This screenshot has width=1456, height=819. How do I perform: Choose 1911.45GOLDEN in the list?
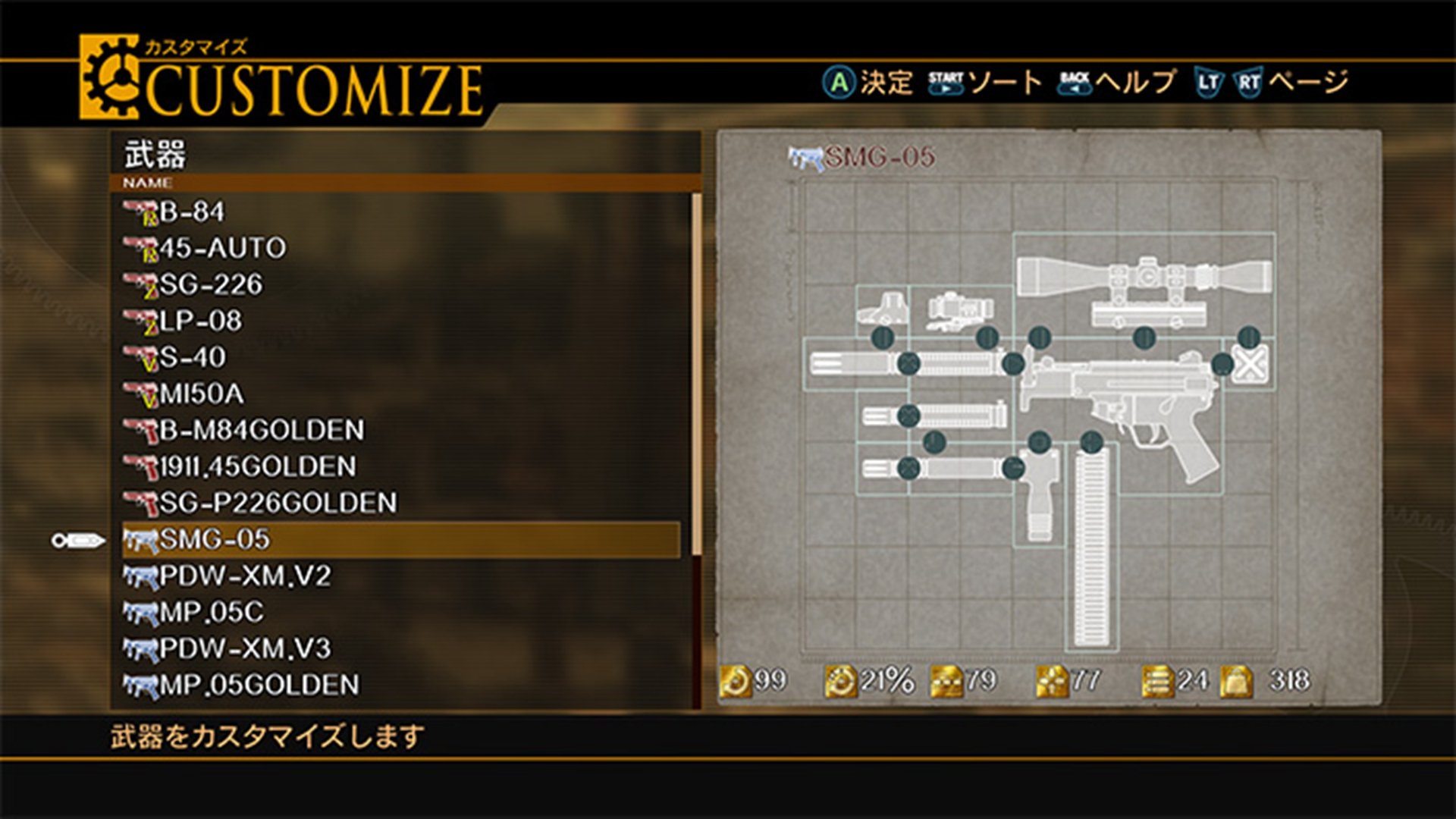click(x=257, y=466)
